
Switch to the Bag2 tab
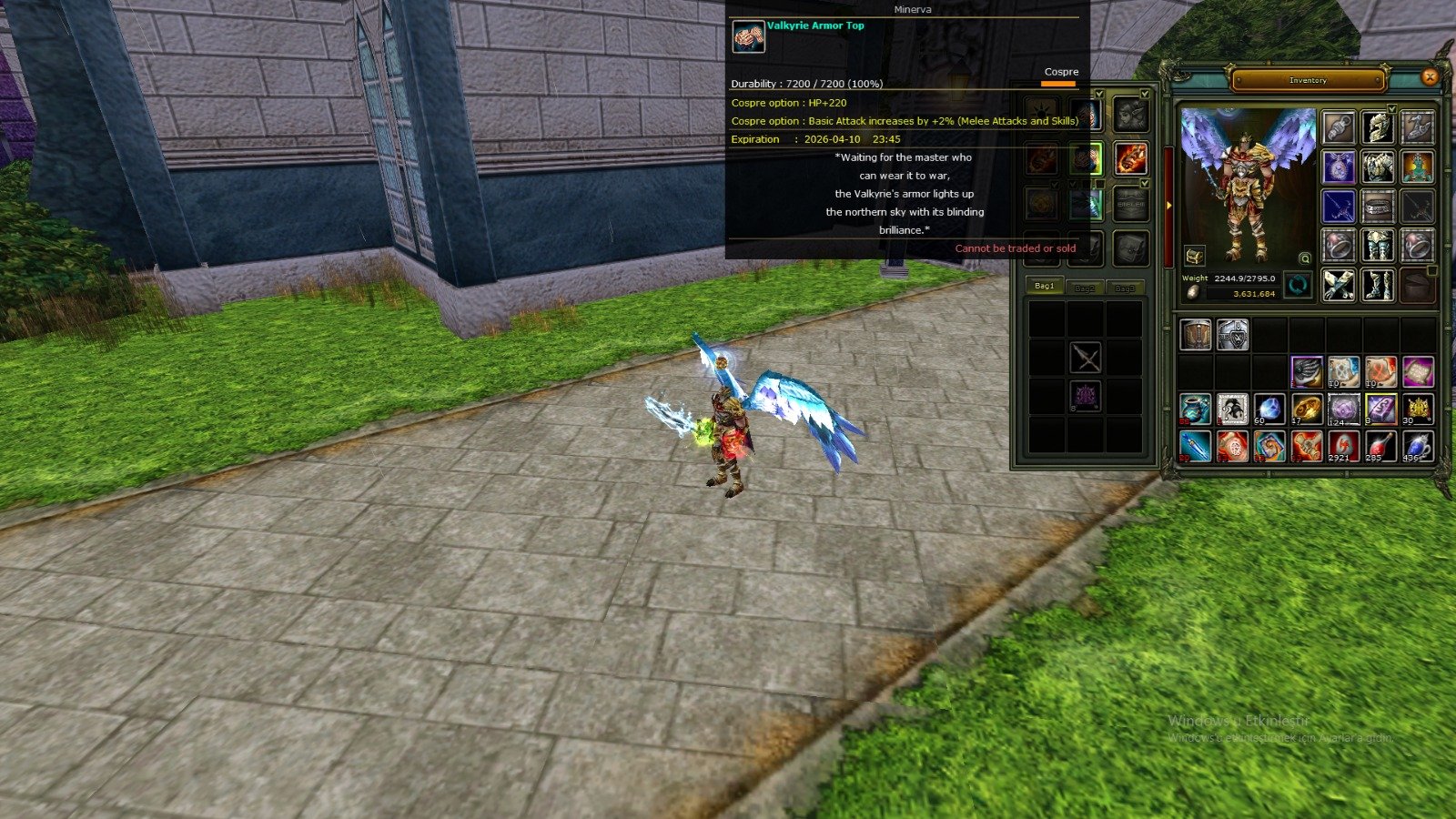(1086, 288)
